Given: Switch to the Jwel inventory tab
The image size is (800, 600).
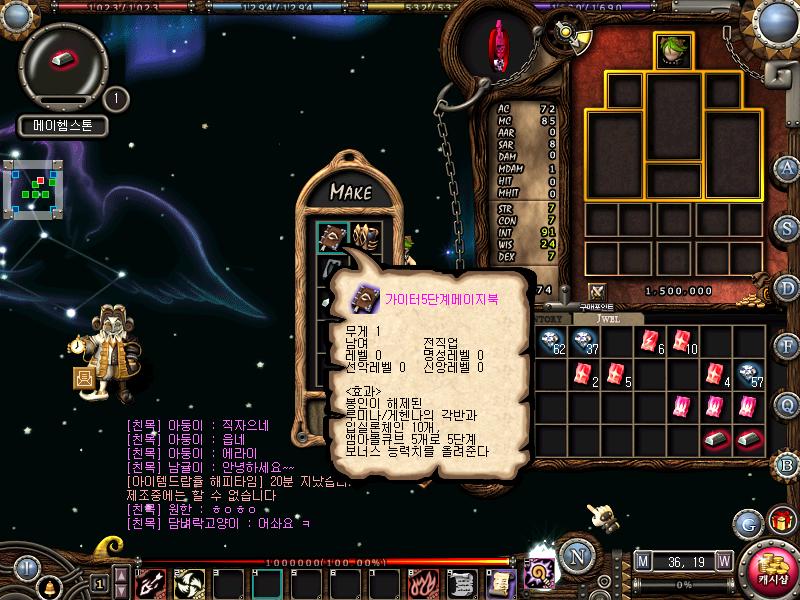Looking at the screenshot, I should coord(611,319).
